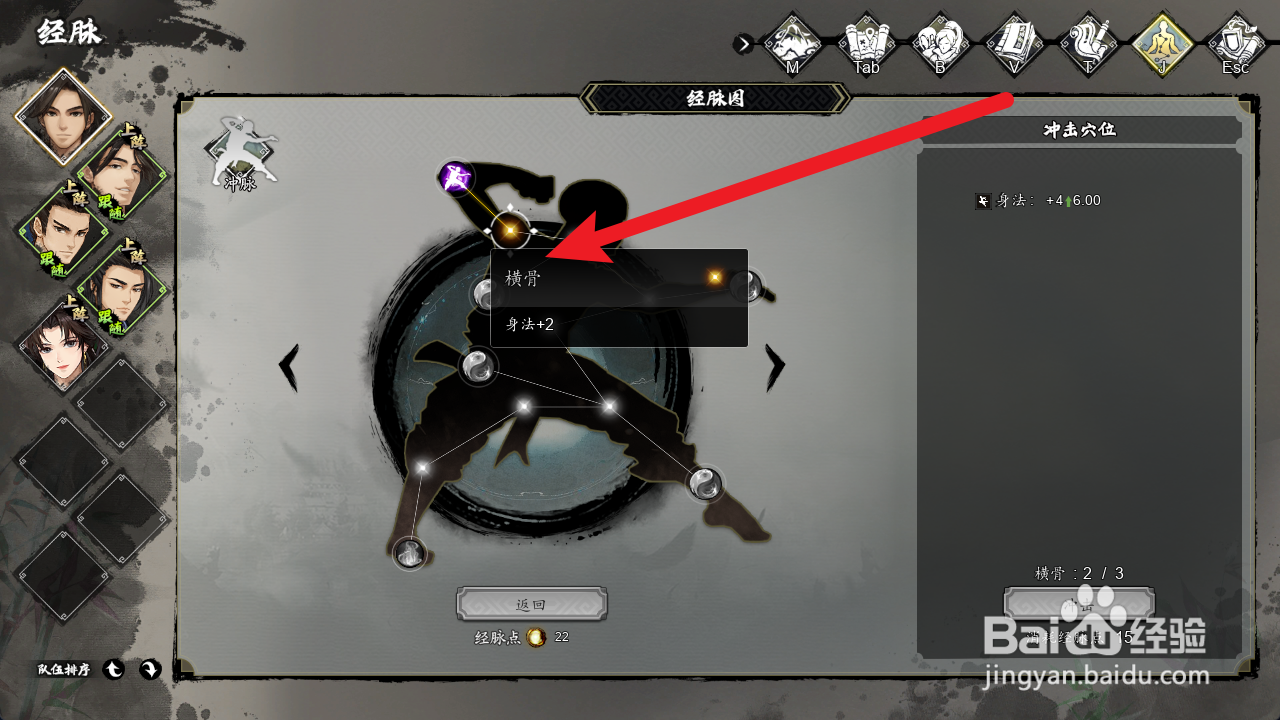Viewport: 1280px width, 720px height.
Task: Select the 横骨 acupoint node on the shoulder
Action: click(510, 231)
